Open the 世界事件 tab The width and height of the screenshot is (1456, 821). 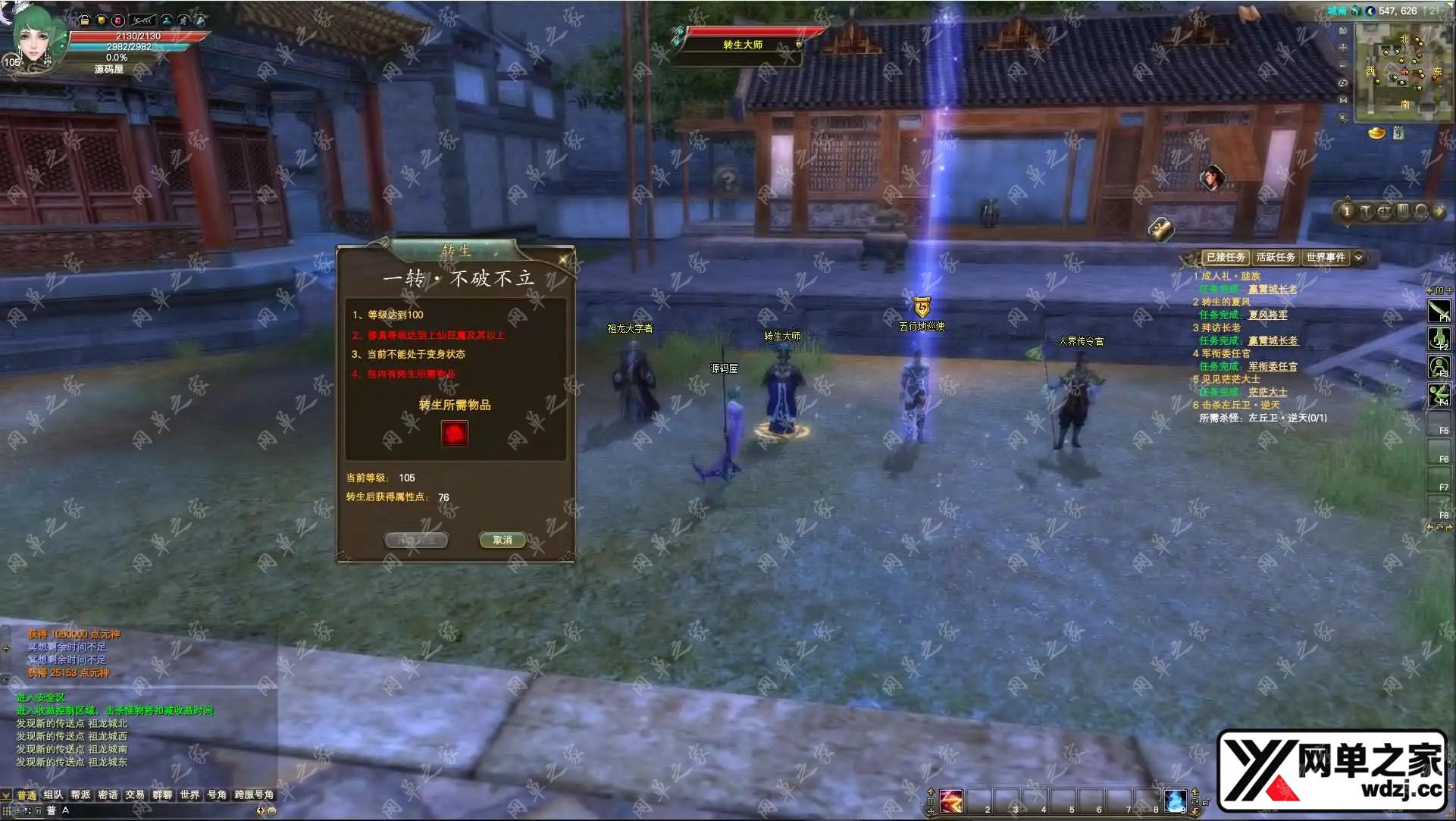(x=1326, y=258)
